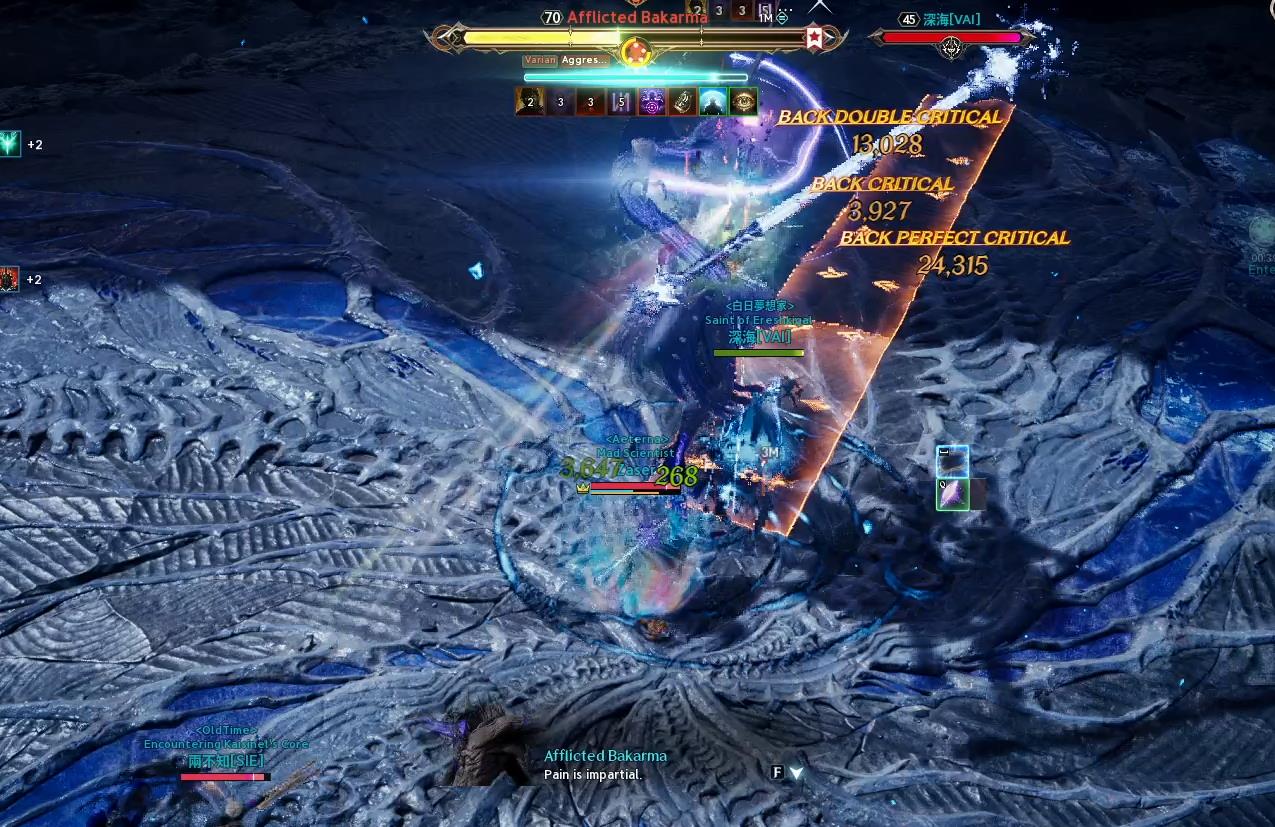Viewport: 1275px width, 827px height.
Task: Click the orange boss emblem on the HP bar
Action: coord(634,50)
